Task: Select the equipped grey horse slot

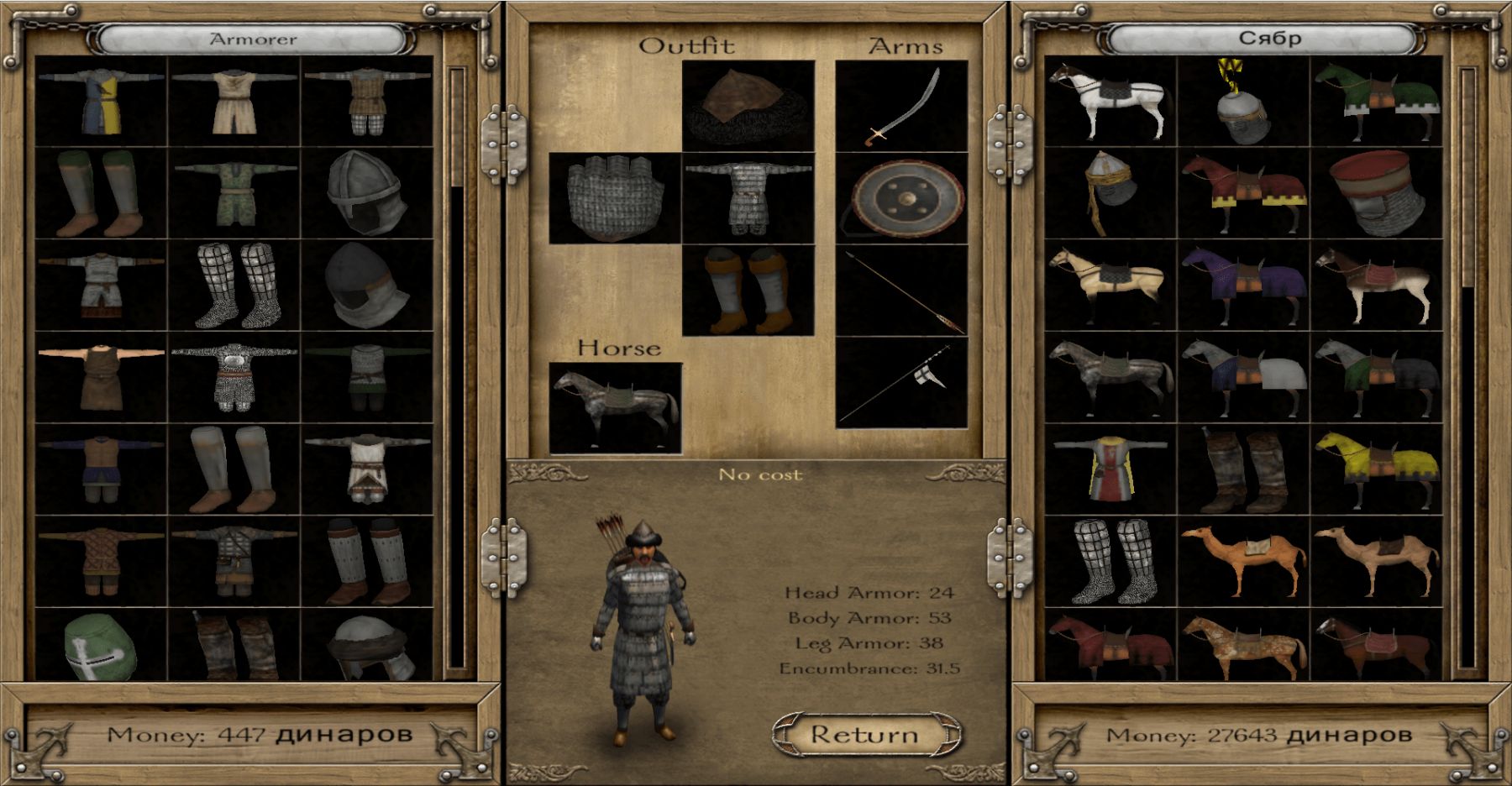Action: click(615, 408)
